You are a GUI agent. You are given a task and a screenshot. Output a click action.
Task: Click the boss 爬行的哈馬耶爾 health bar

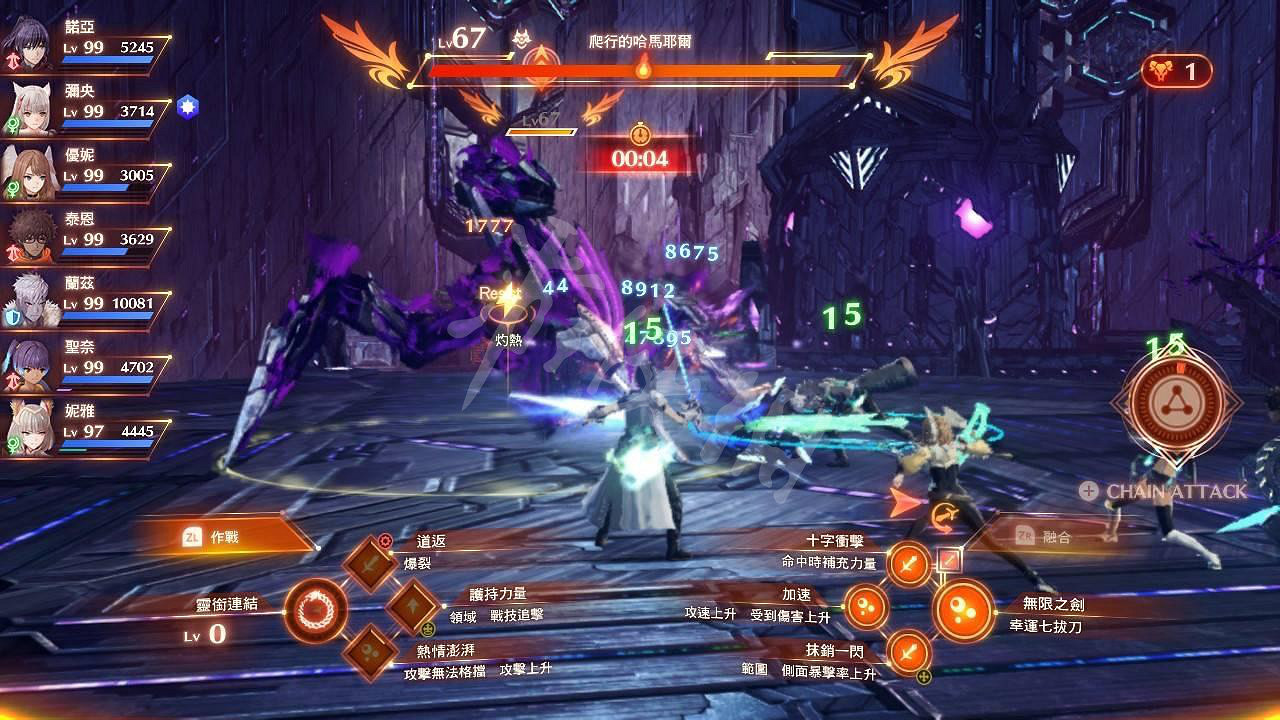[x=640, y=70]
